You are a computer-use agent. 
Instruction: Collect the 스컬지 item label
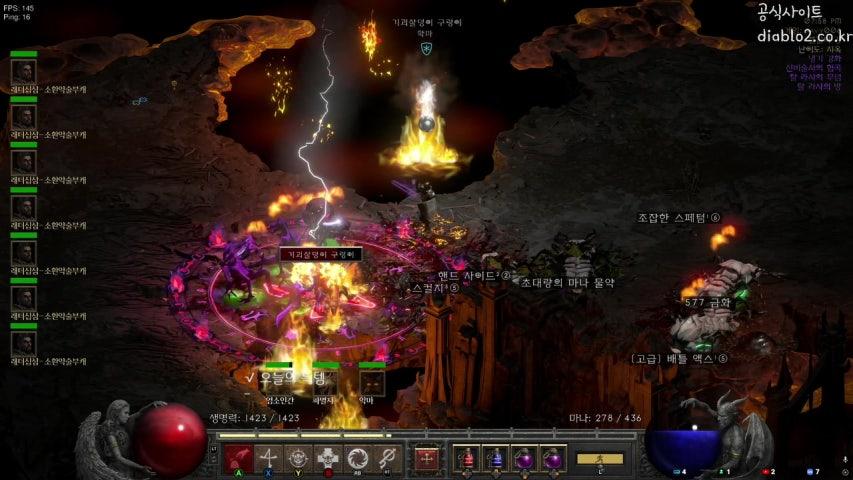coord(435,288)
